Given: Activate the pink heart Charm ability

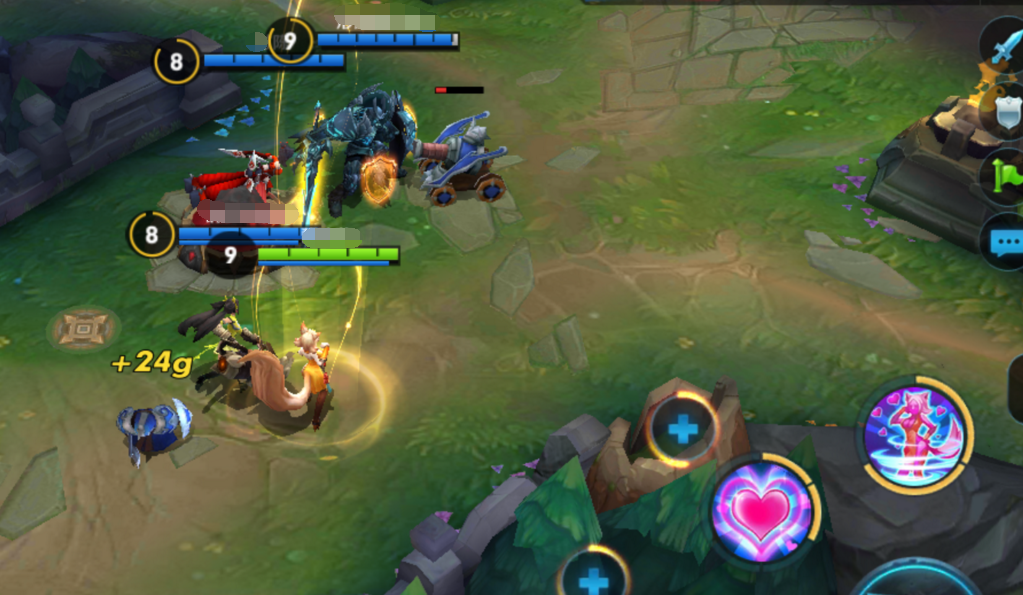Looking at the screenshot, I should pyautogui.click(x=762, y=510).
